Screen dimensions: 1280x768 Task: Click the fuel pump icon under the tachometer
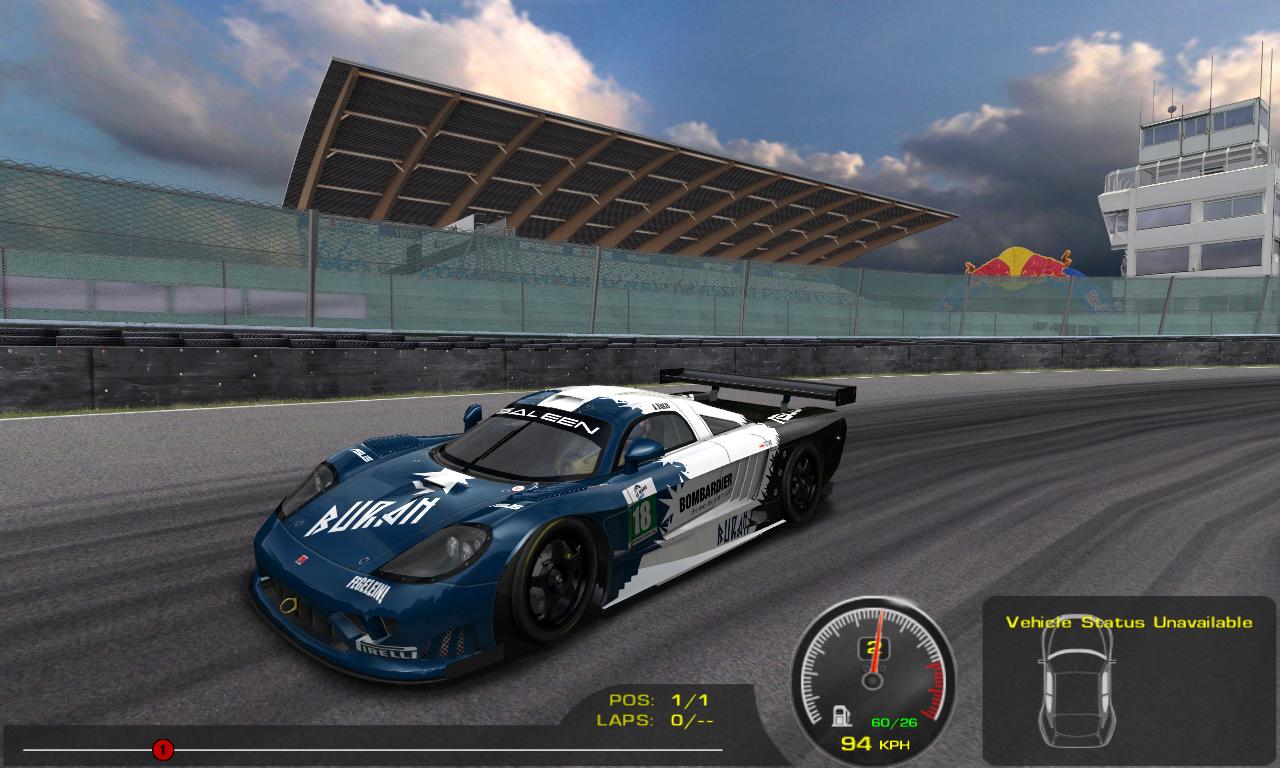tap(842, 716)
